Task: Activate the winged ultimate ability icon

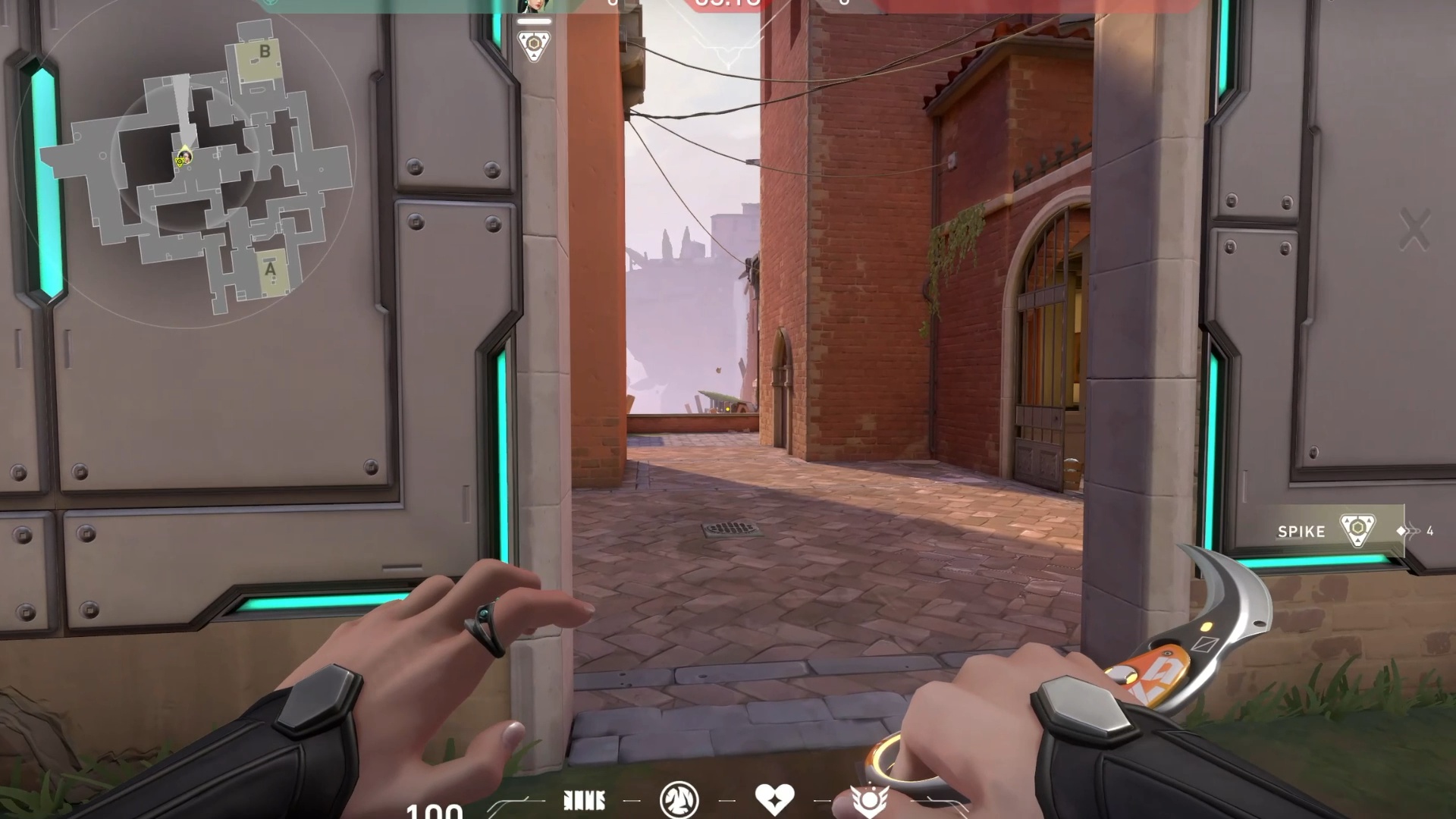Action: click(869, 800)
